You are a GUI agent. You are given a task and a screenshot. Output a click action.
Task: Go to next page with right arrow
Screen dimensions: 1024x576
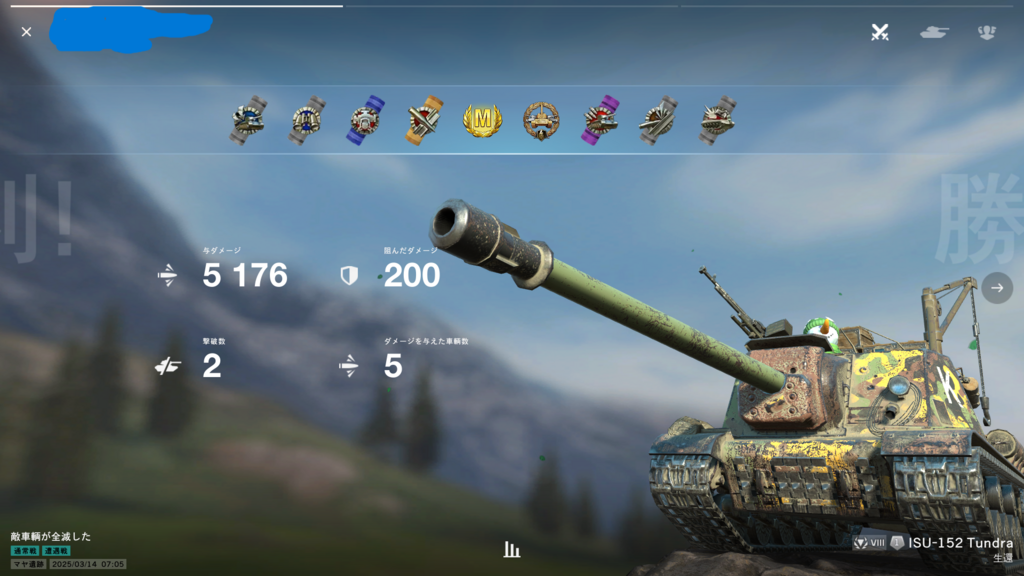997,287
